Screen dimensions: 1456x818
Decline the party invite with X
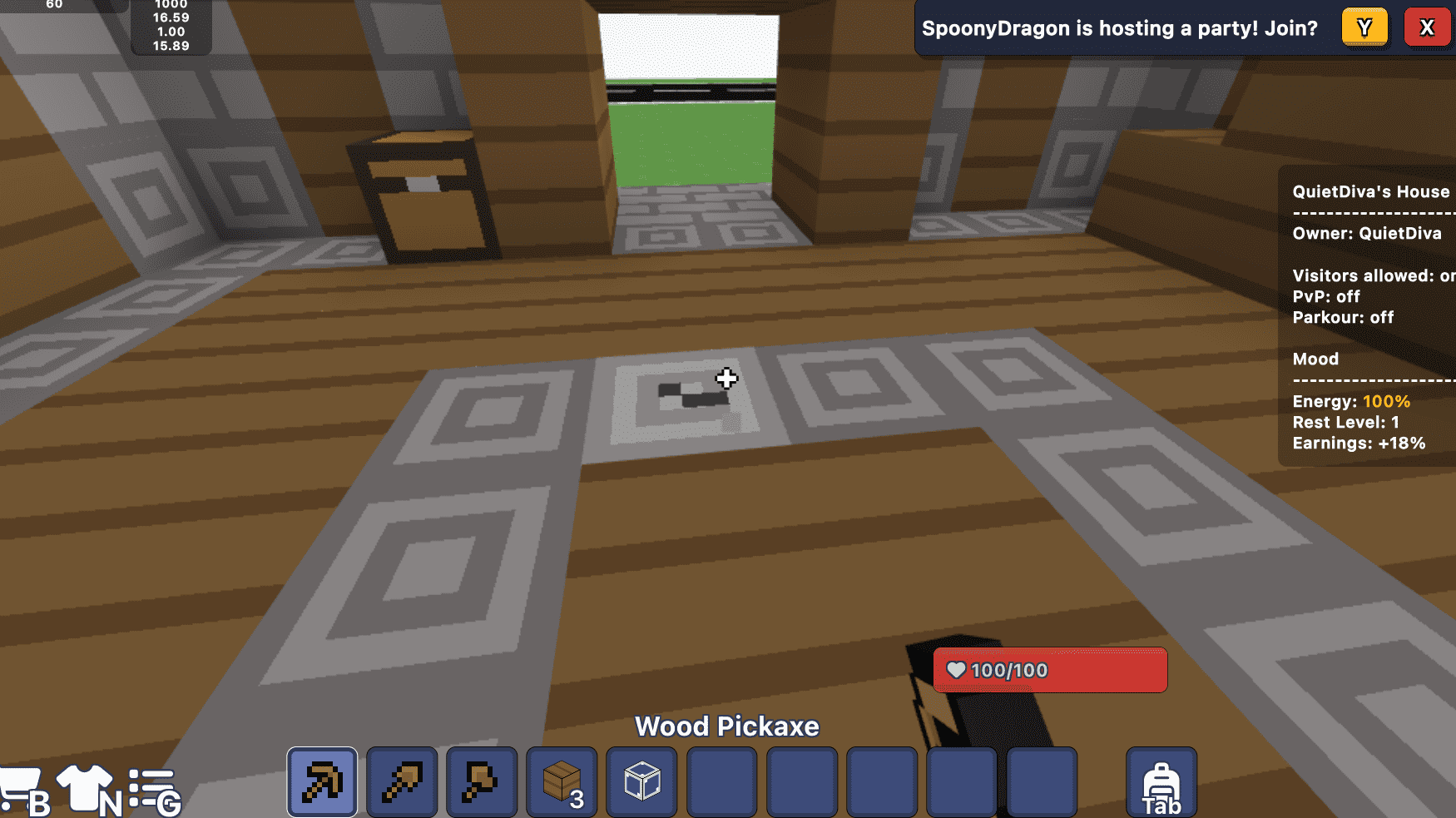pyautogui.click(x=1428, y=27)
